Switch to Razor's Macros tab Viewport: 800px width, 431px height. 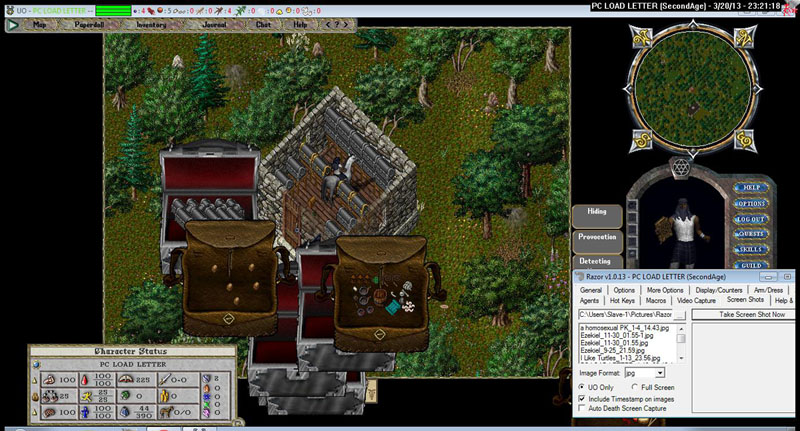(x=656, y=300)
